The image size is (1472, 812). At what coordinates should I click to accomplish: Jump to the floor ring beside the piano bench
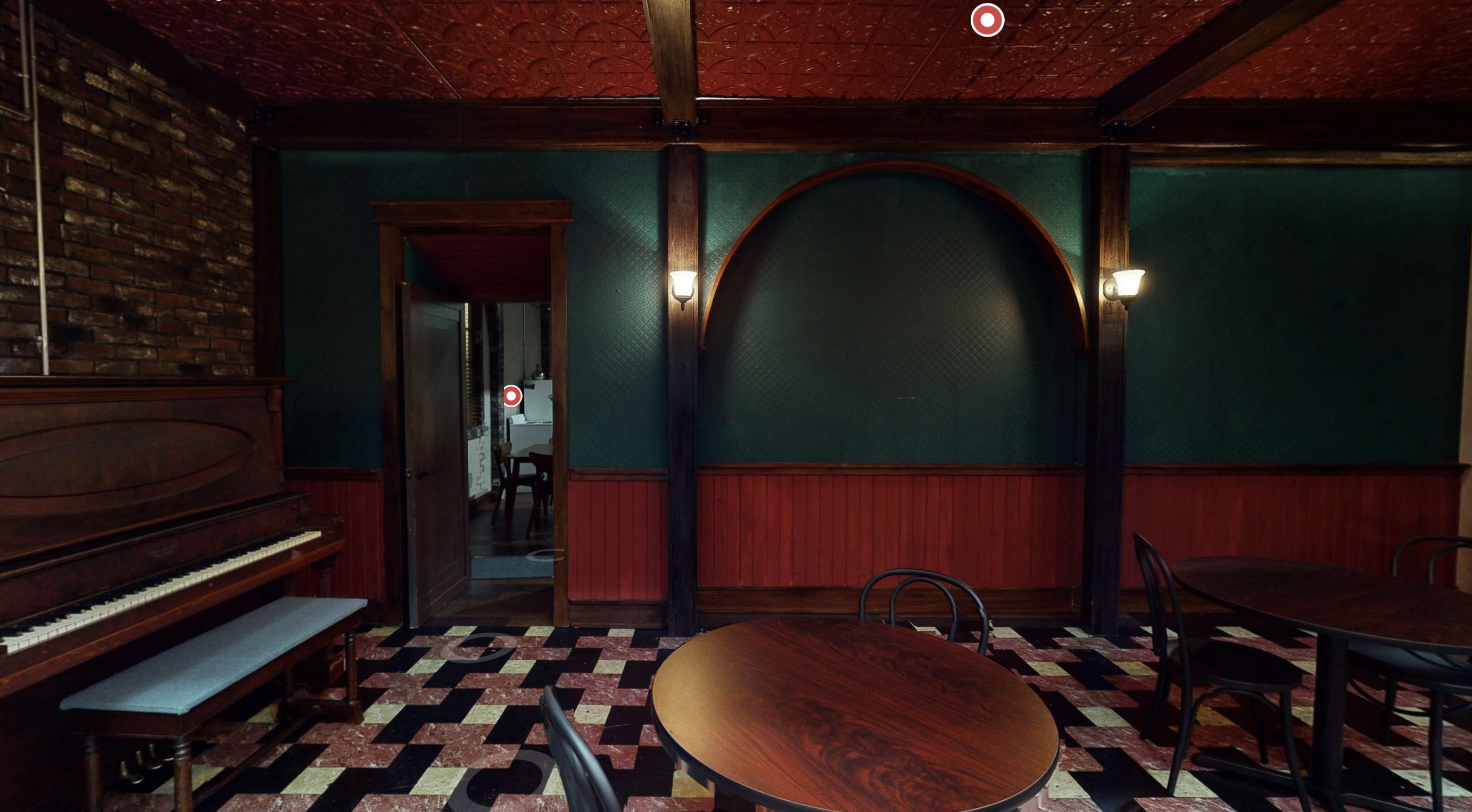point(478,647)
